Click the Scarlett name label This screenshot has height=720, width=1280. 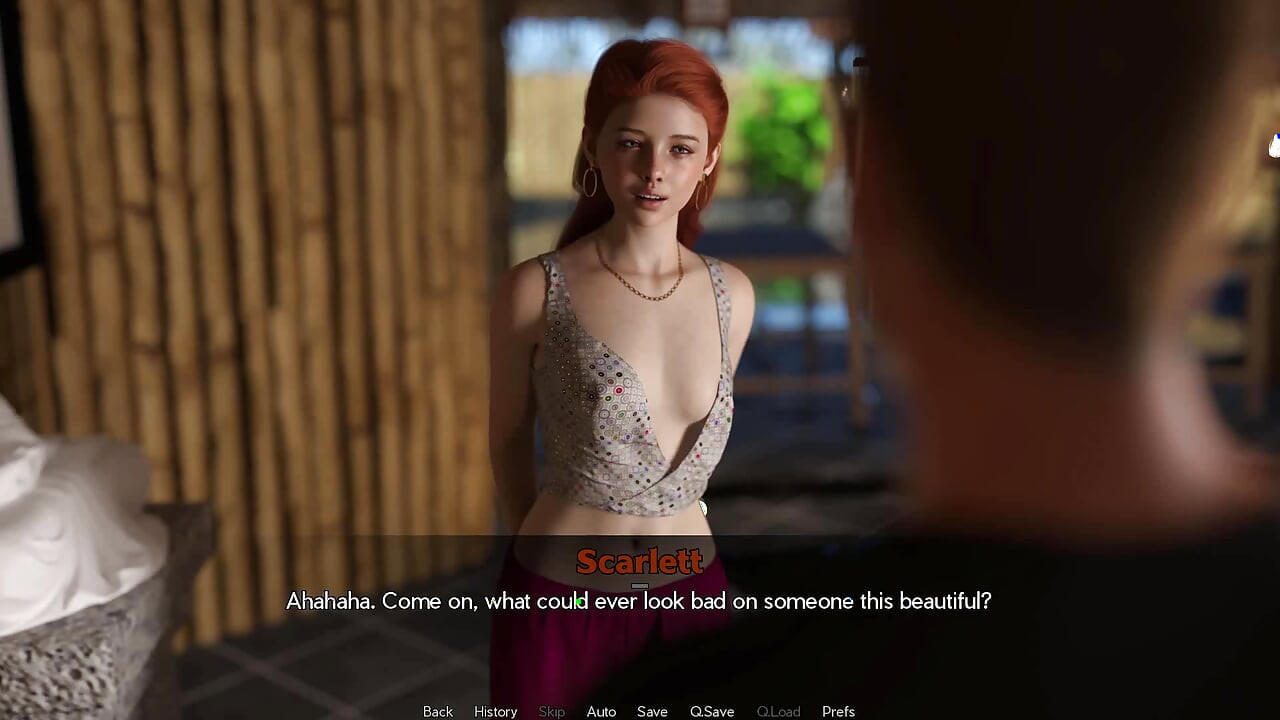(640, 562)
